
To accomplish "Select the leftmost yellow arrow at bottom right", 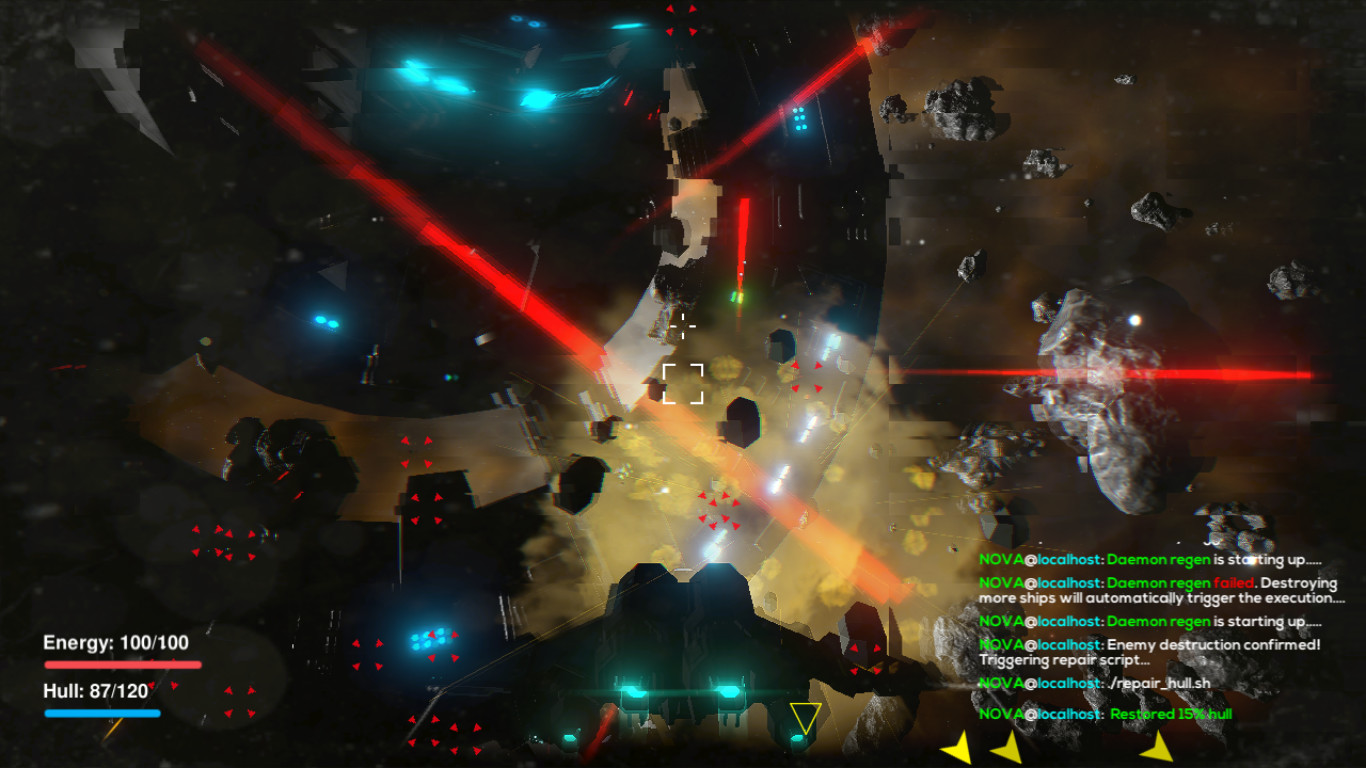I will click(x=958, y=747).
